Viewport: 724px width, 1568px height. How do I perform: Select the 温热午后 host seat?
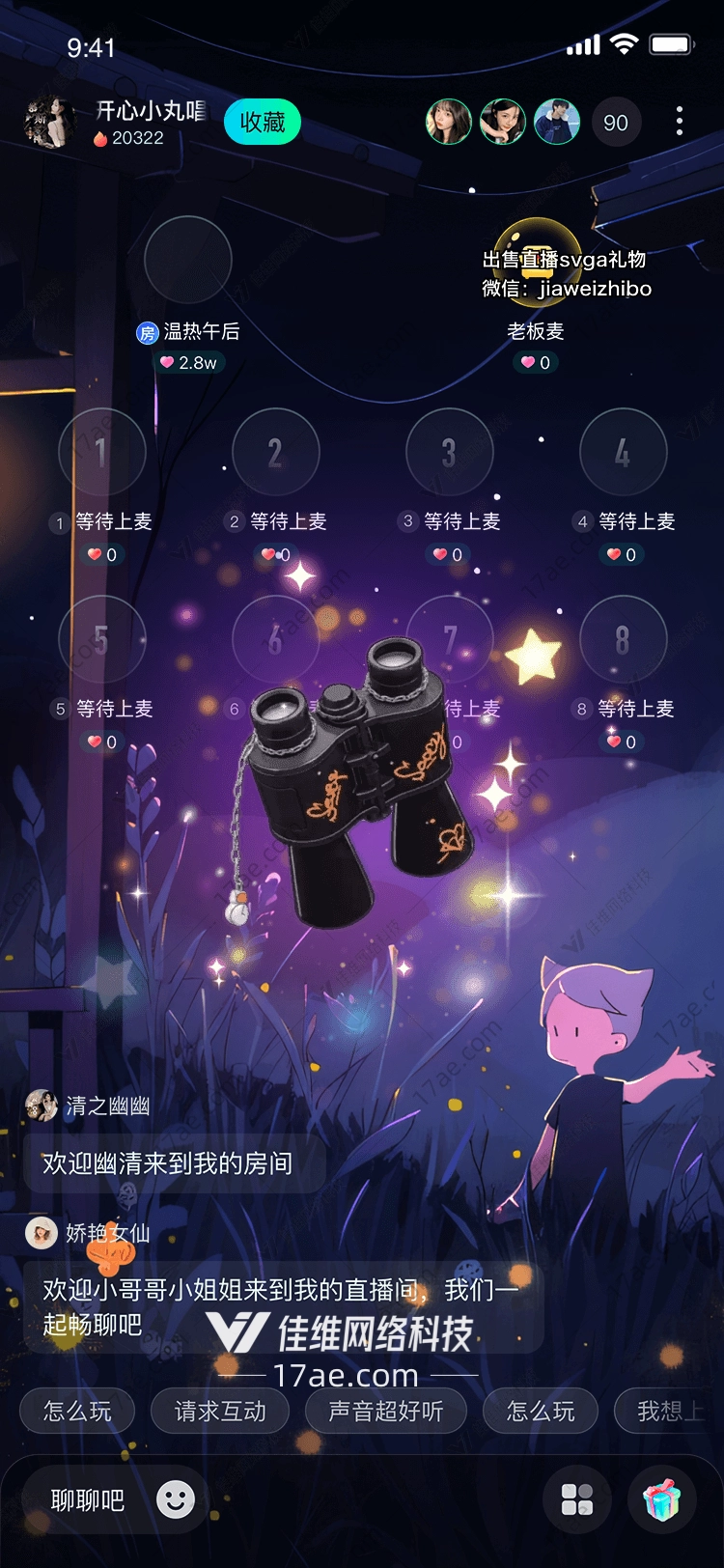(187, 260)
